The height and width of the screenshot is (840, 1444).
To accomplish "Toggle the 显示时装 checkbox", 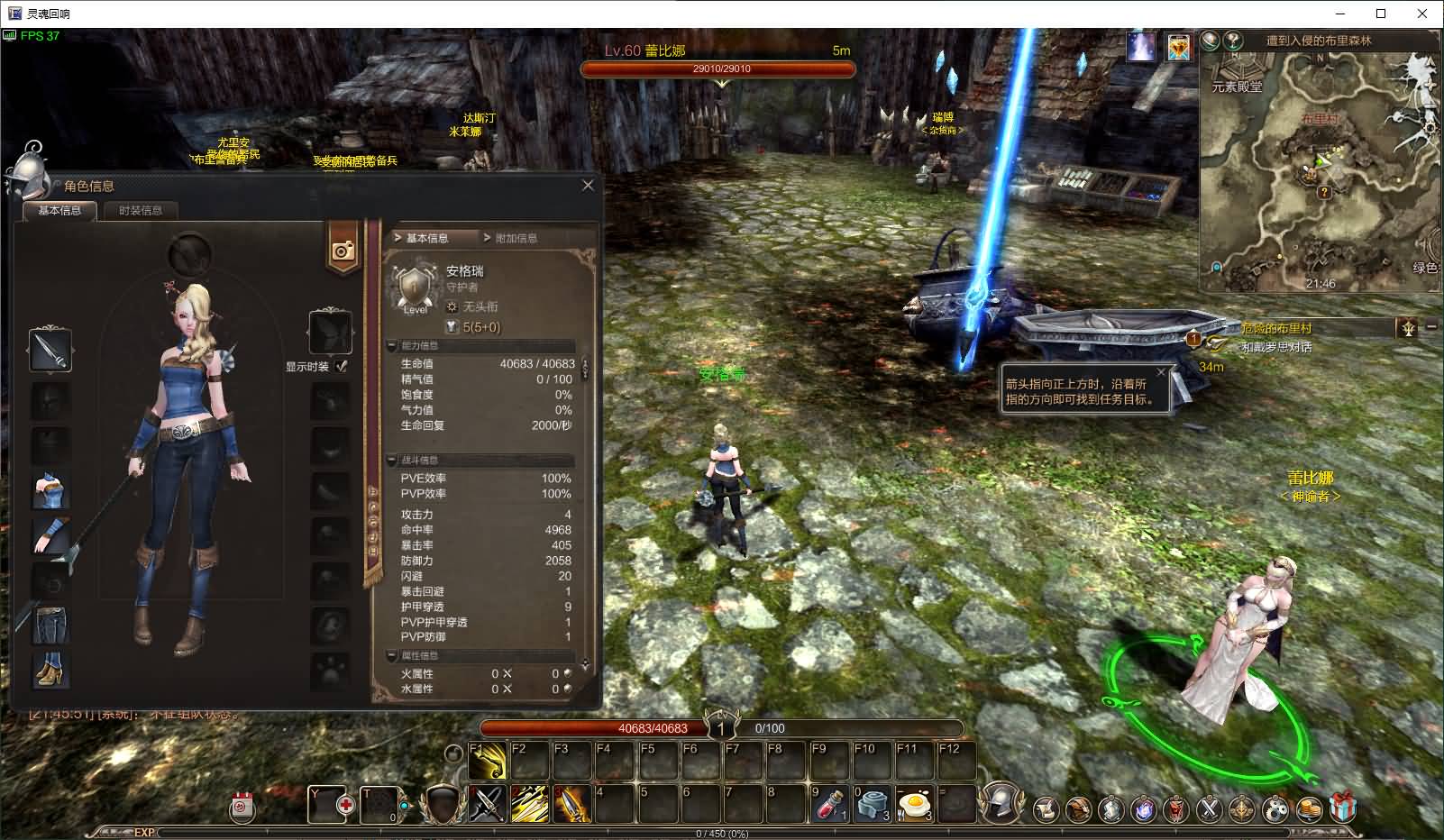I will pos(341,367).
